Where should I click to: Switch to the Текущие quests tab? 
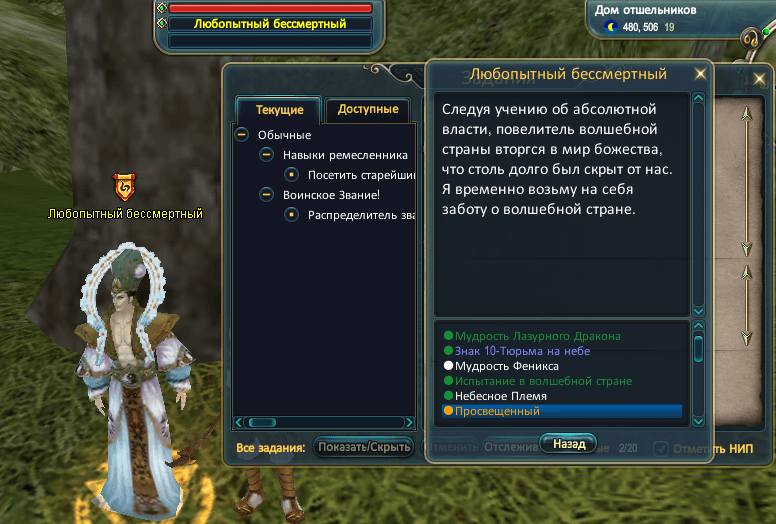point(279,110)
